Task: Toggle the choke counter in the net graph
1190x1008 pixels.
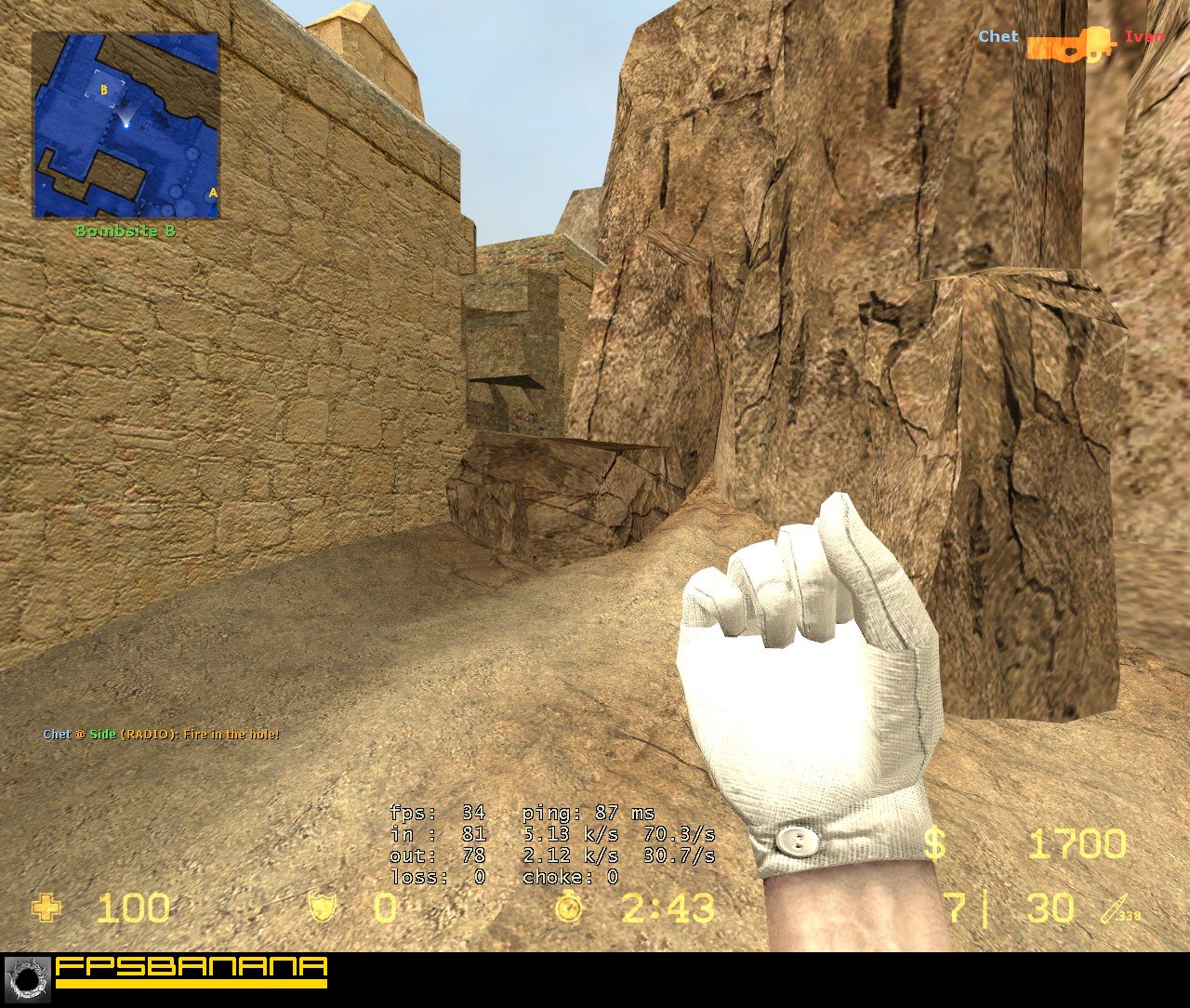Action: [569, 878]
